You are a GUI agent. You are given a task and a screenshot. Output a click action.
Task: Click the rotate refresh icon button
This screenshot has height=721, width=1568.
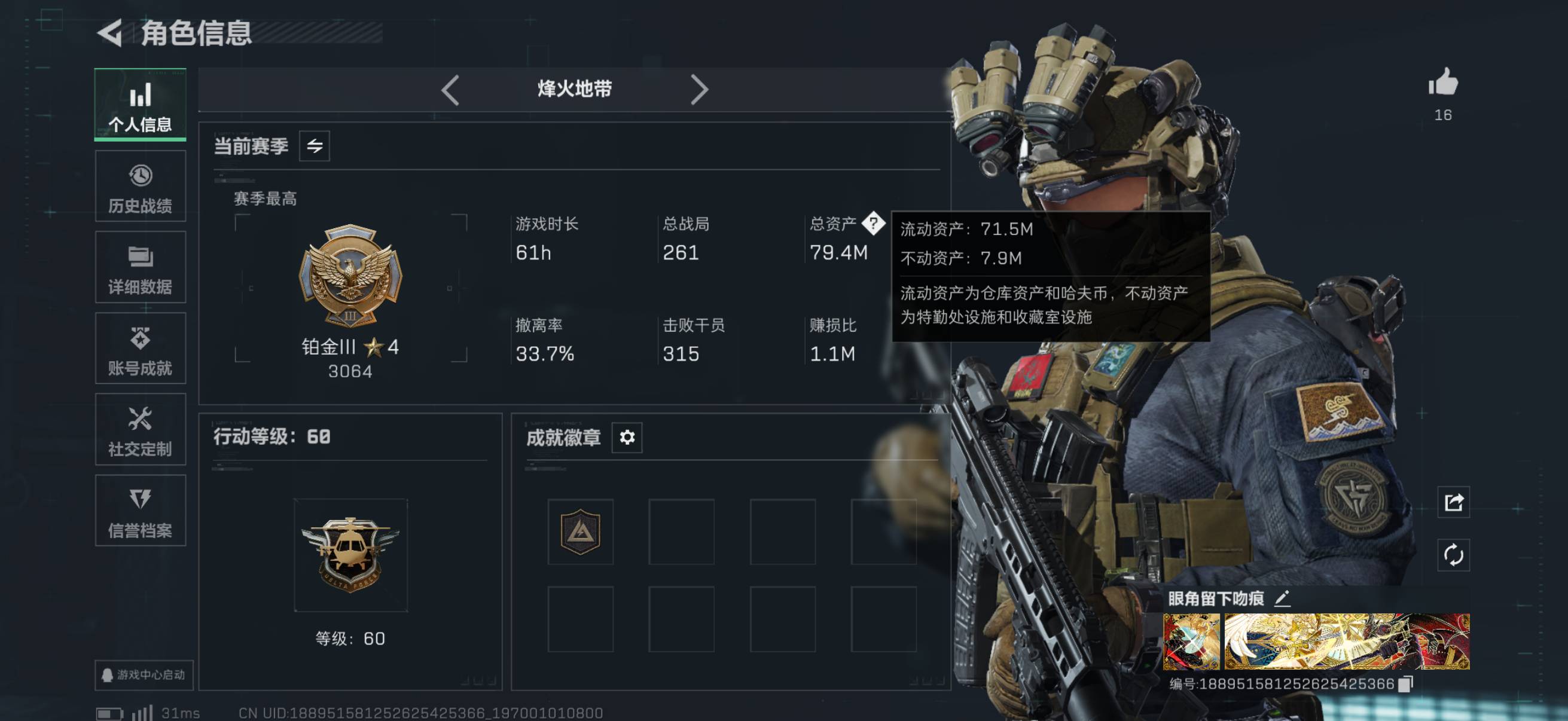click(1454, 555)
